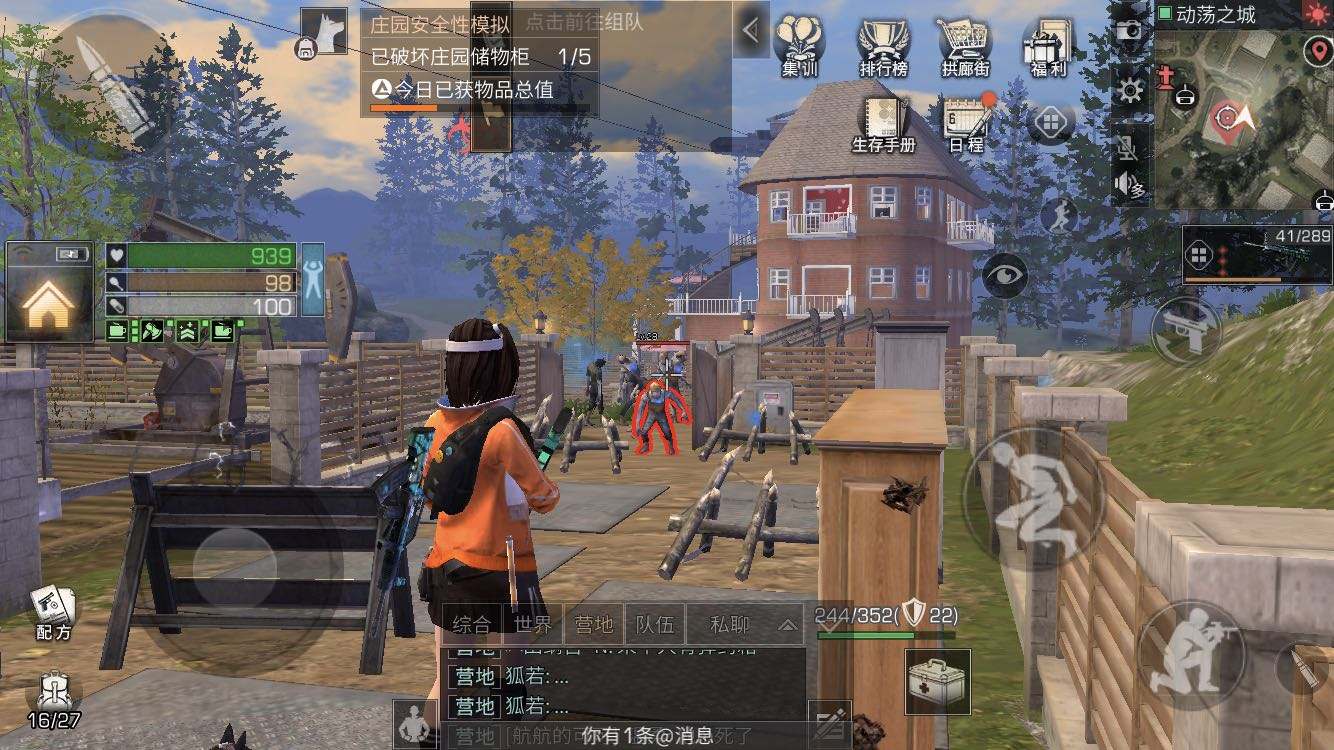Collapse the top HUD via the left-pointing arrow
This screenshot has height=750, width=1334.
[751, 27]
